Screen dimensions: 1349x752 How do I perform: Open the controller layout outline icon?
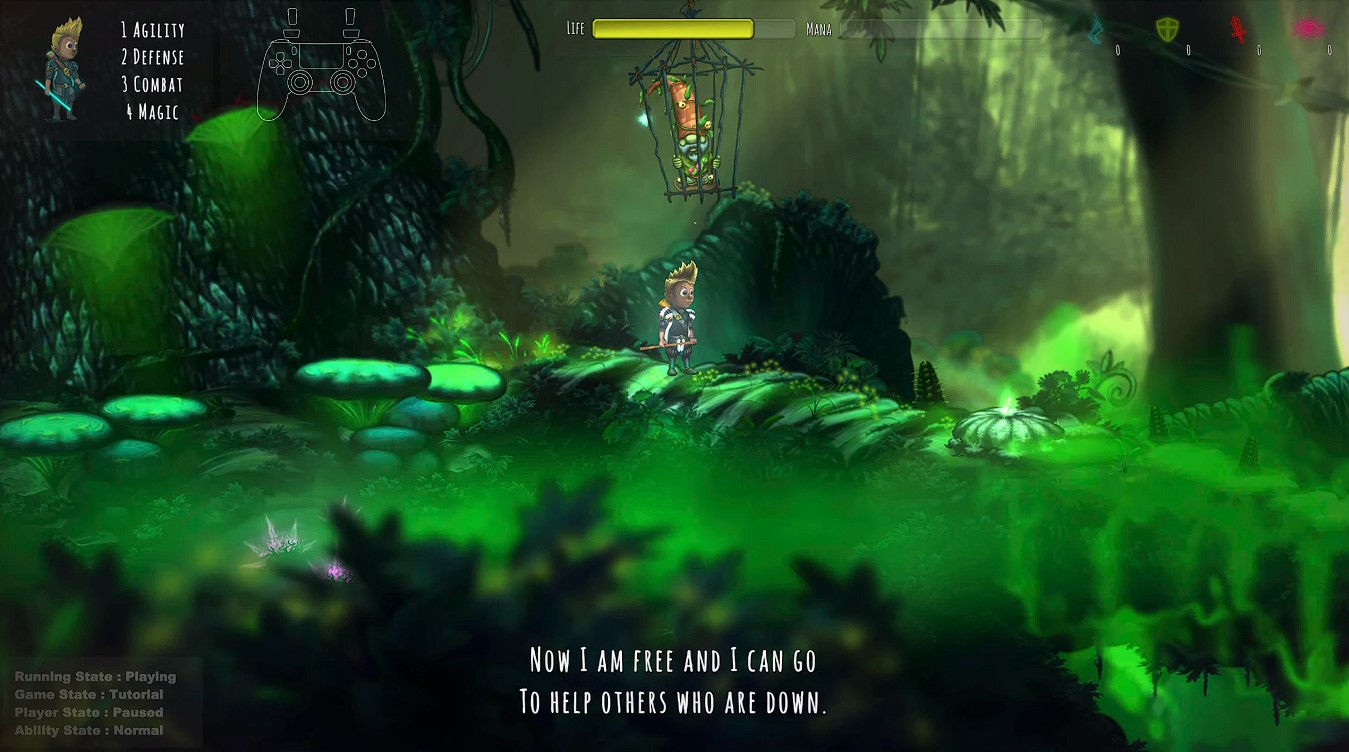coord(322,66)
